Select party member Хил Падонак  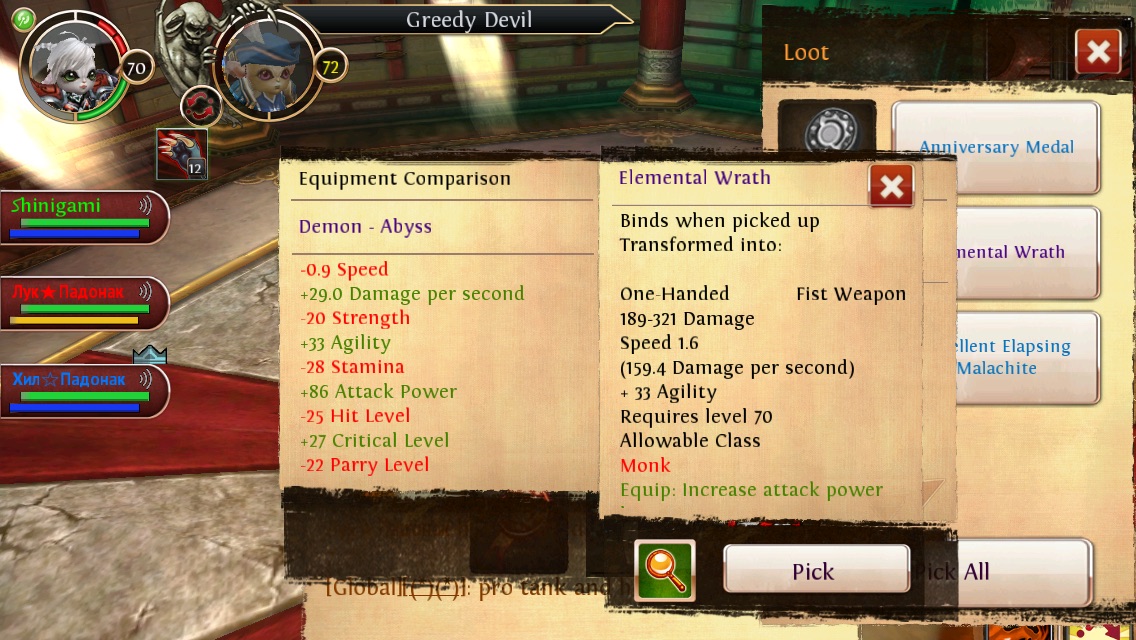click(84, 390)
